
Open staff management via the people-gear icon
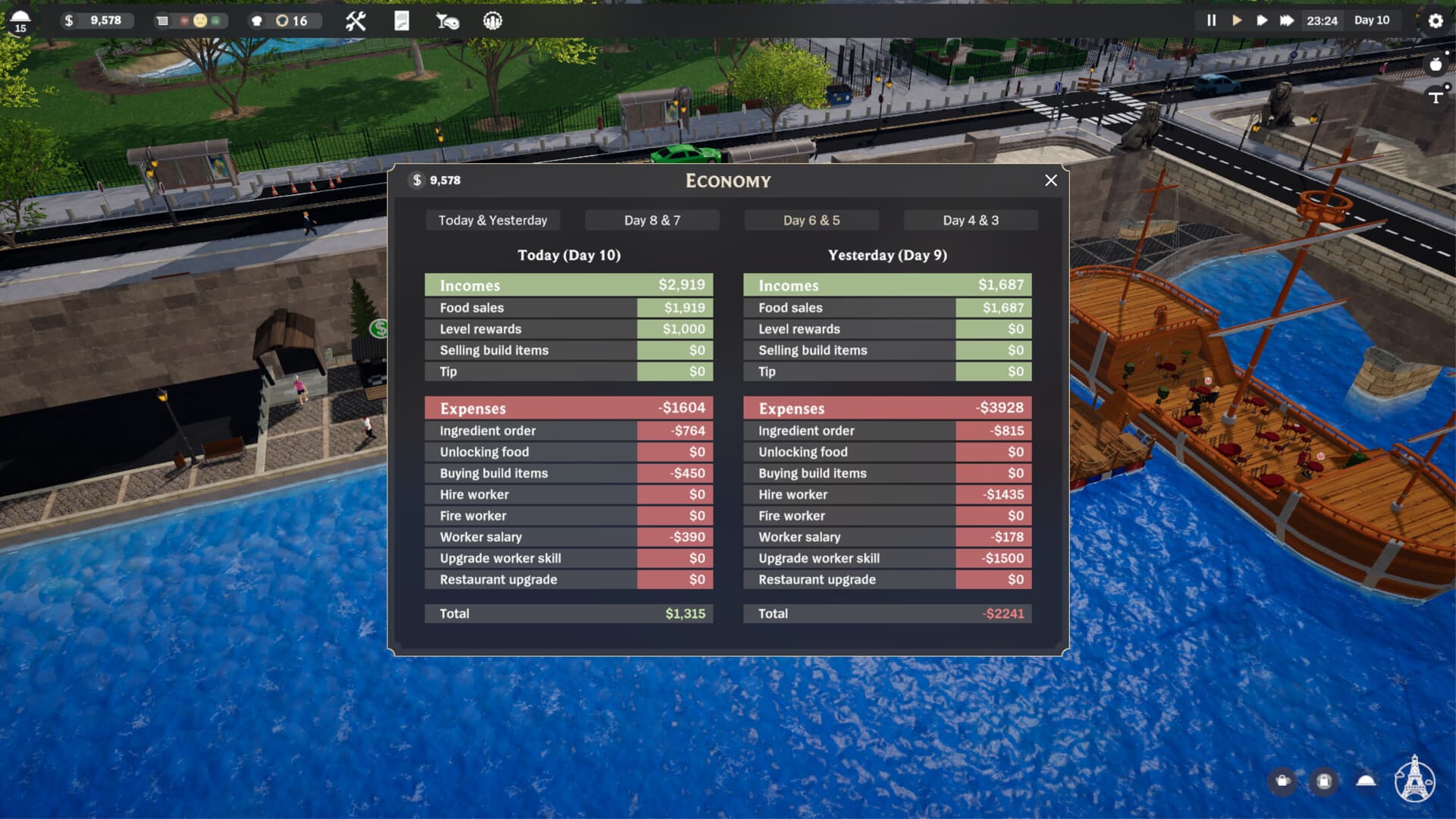pyautogui.click(x=491, y=20)
